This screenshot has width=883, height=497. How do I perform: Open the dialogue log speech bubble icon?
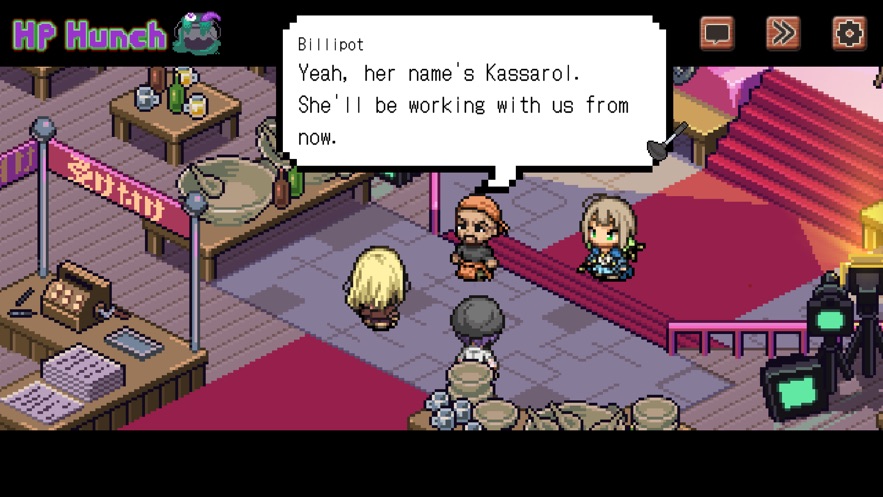717,34
